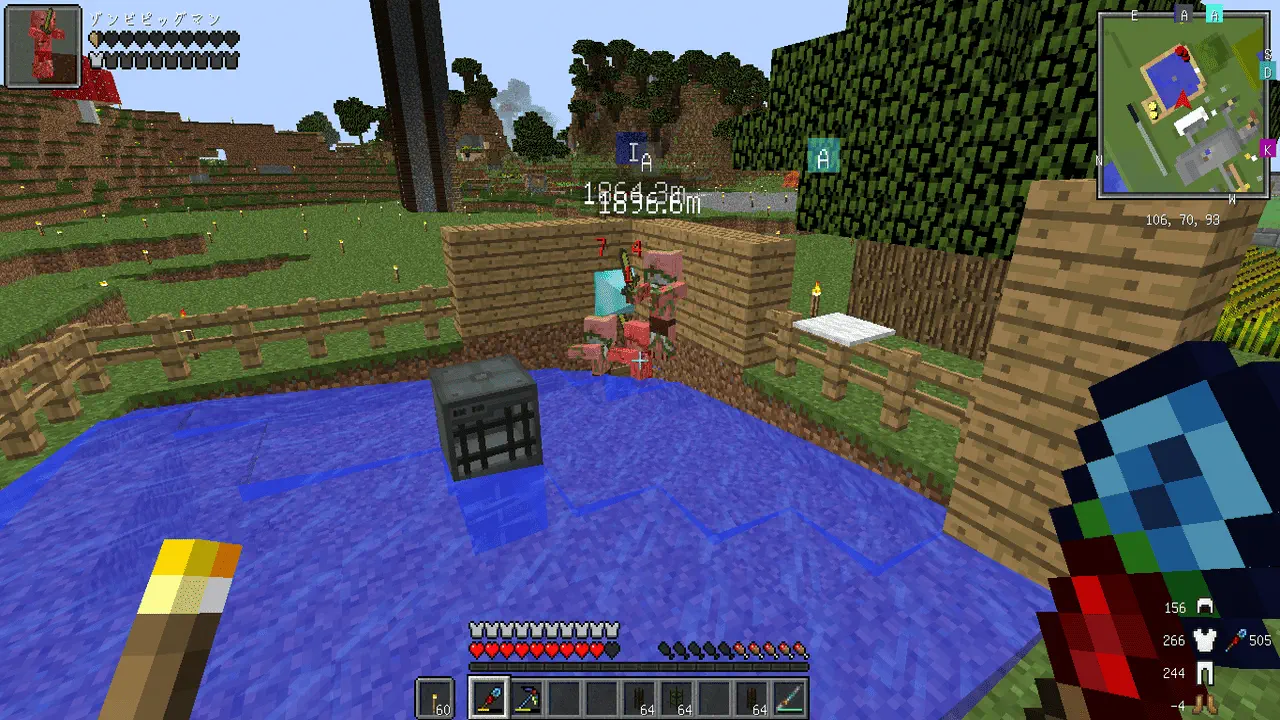
Task: Choose the blue pickaxe tool hotbar slot
Action: coord(527,697)
